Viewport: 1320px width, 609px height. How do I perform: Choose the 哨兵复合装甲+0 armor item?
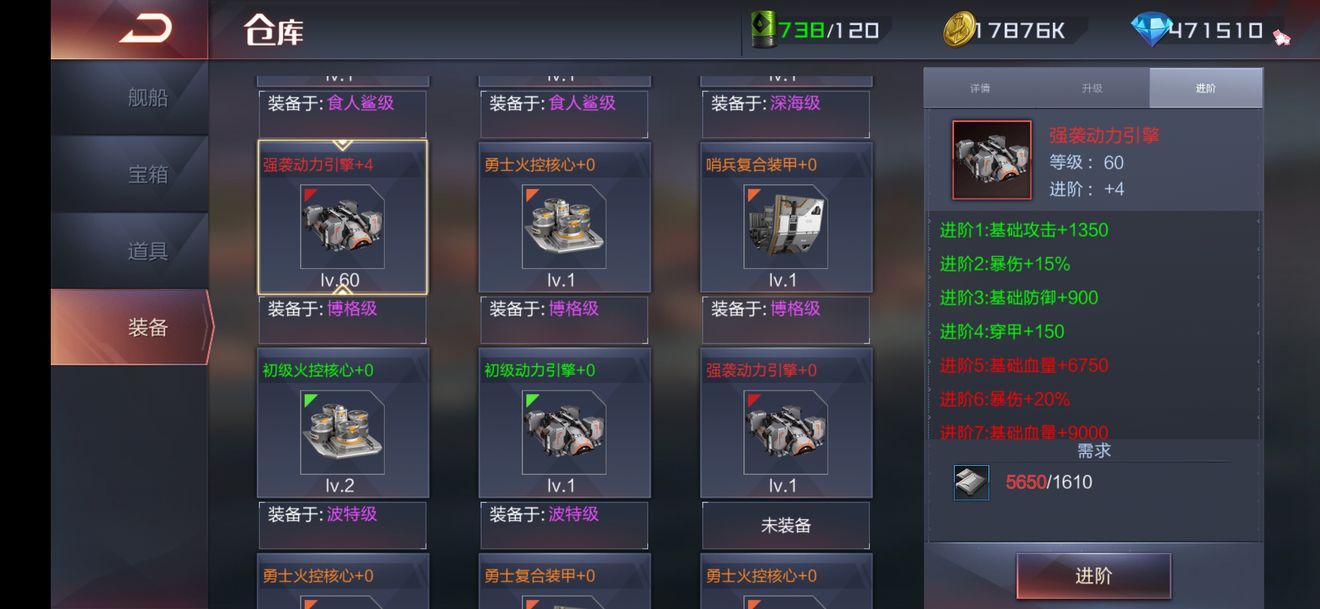pyautogui.click(x=785, y=218)
